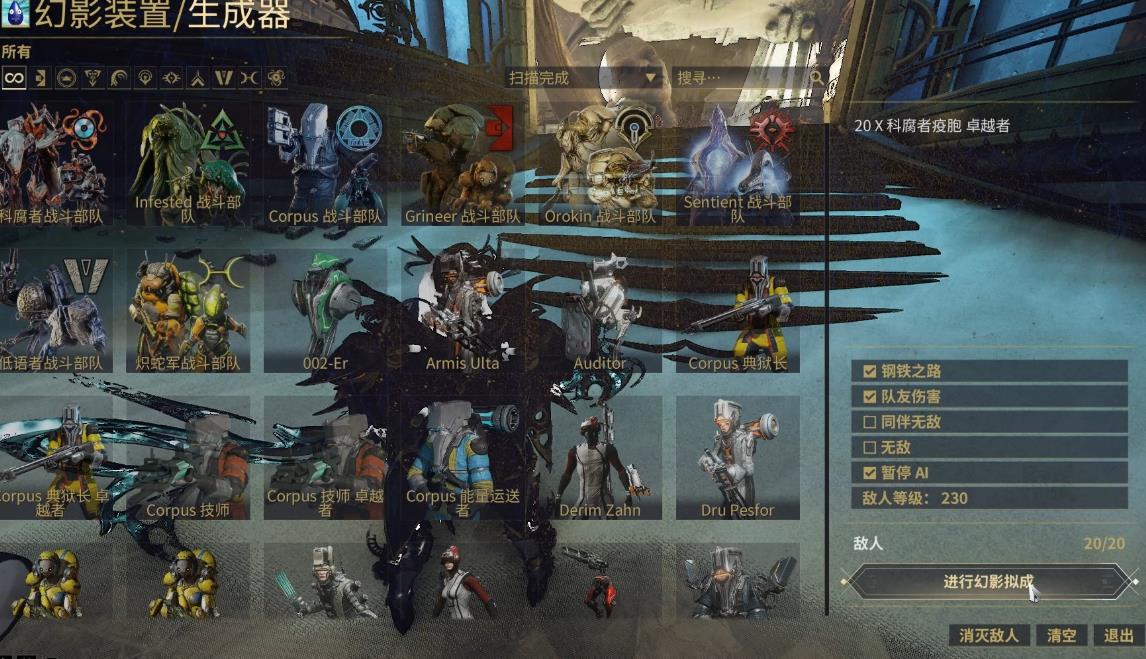The image size is (1146, 659).
Task: Select the Derim Zahn enemy tile
Action: (x=600, y=460)
